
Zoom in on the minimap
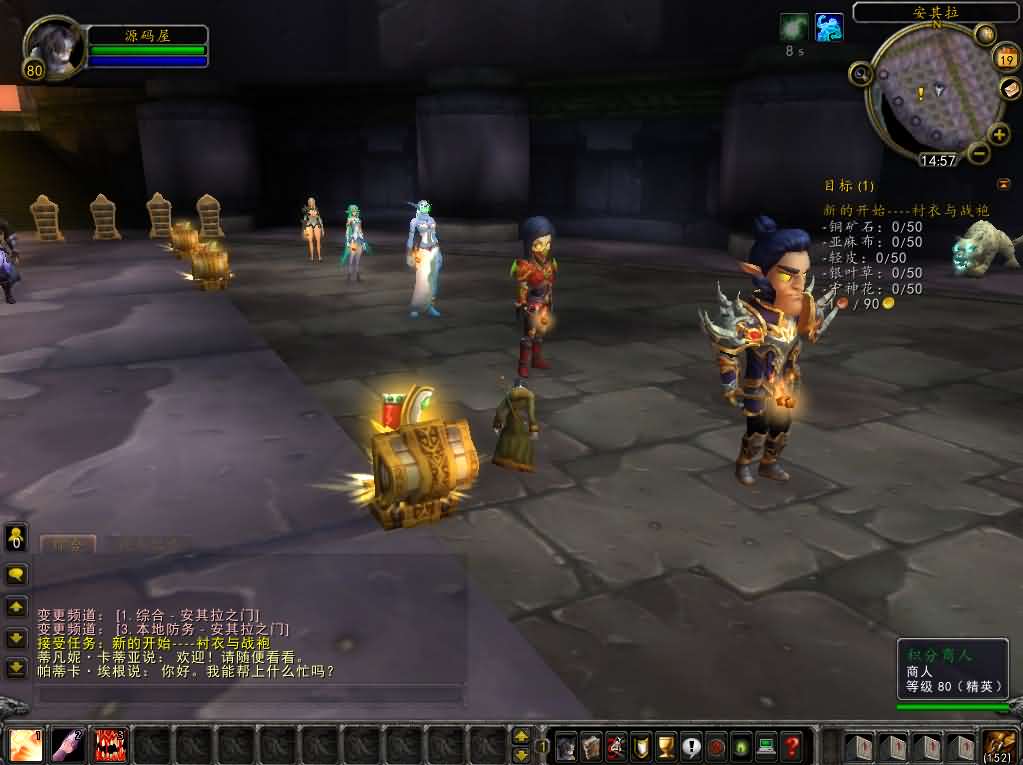point(998,134)
